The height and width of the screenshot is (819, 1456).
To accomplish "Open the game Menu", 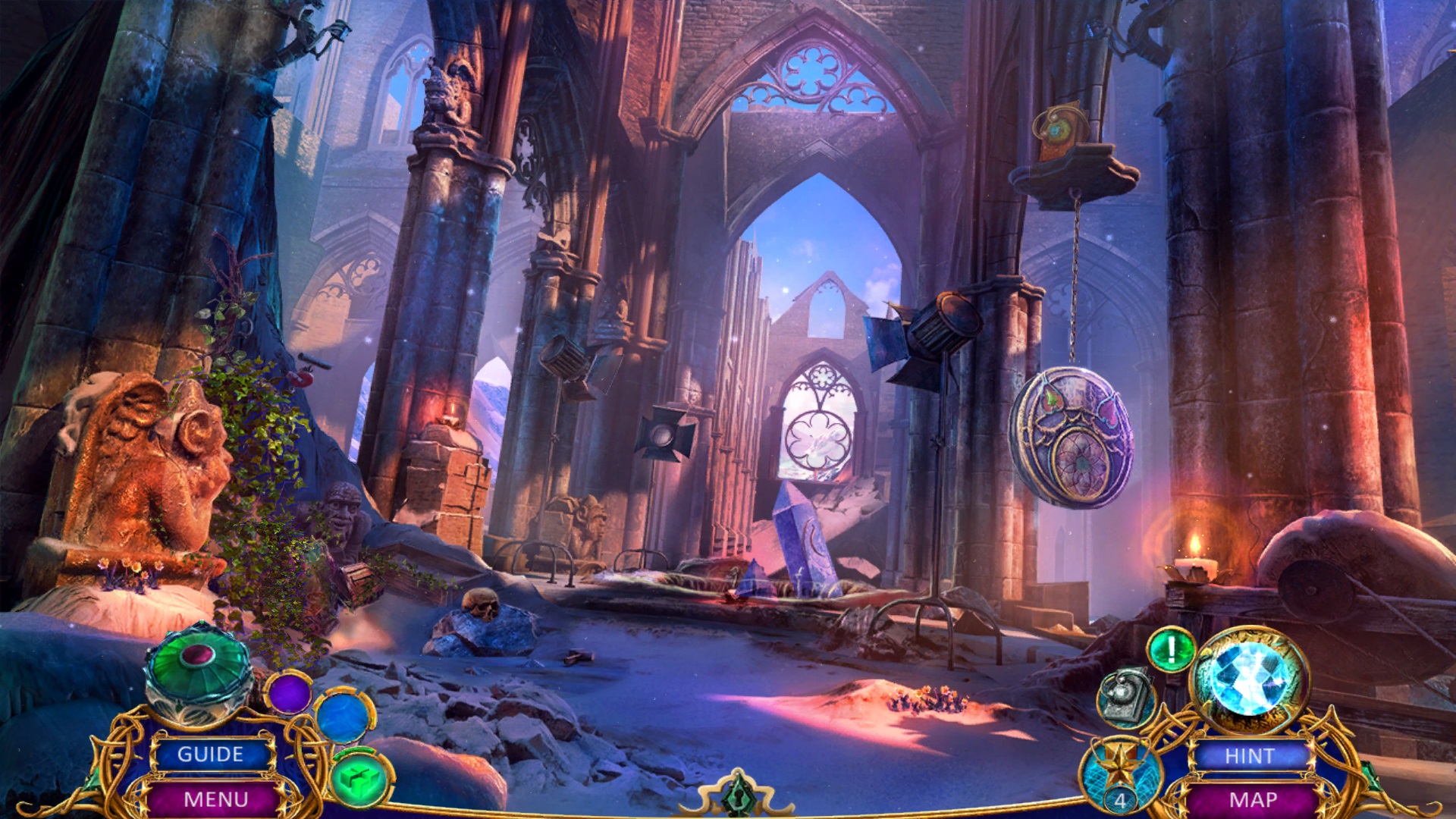I will (x=215, y=799).
